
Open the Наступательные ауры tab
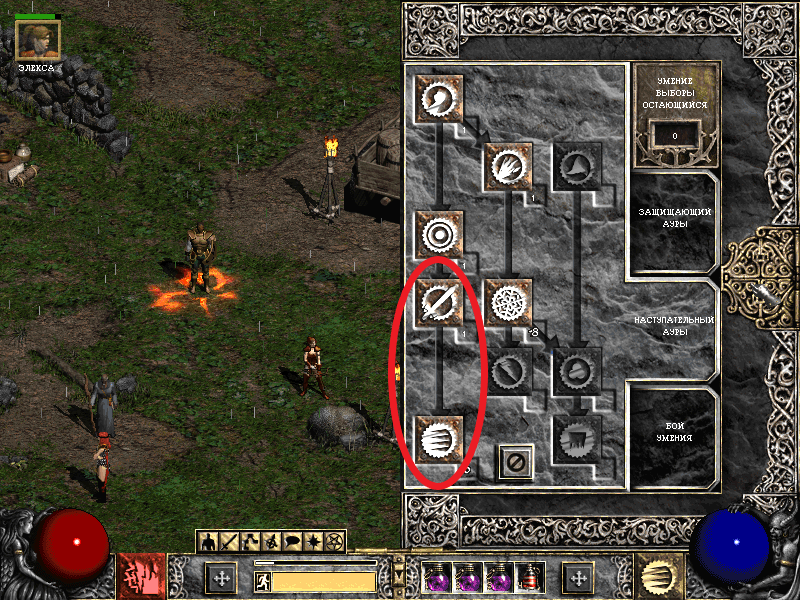[675, 325]
